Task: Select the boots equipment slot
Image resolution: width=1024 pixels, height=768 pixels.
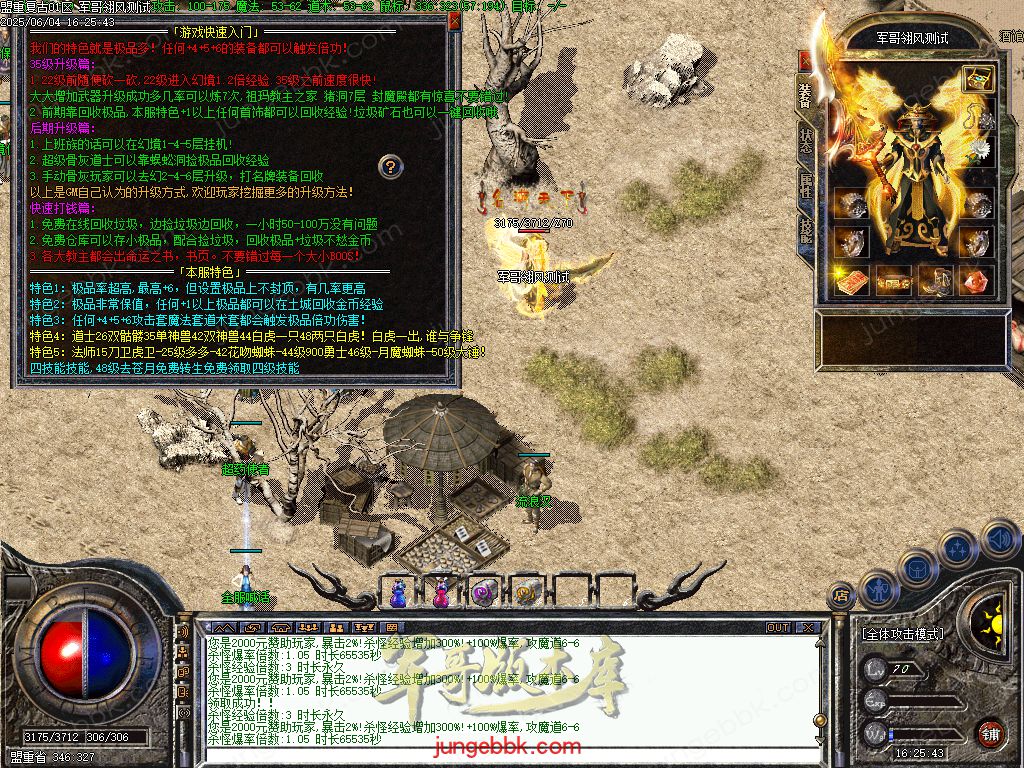Action: tap(936, 281)
